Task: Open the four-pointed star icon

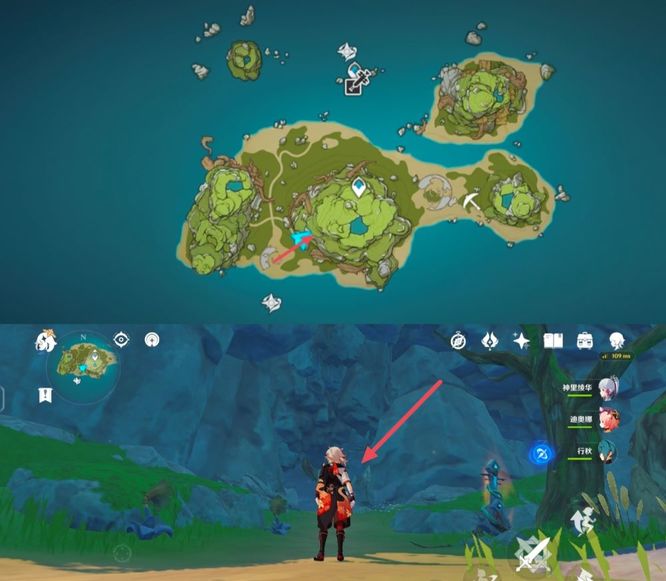Action: (x=521, y=341)
